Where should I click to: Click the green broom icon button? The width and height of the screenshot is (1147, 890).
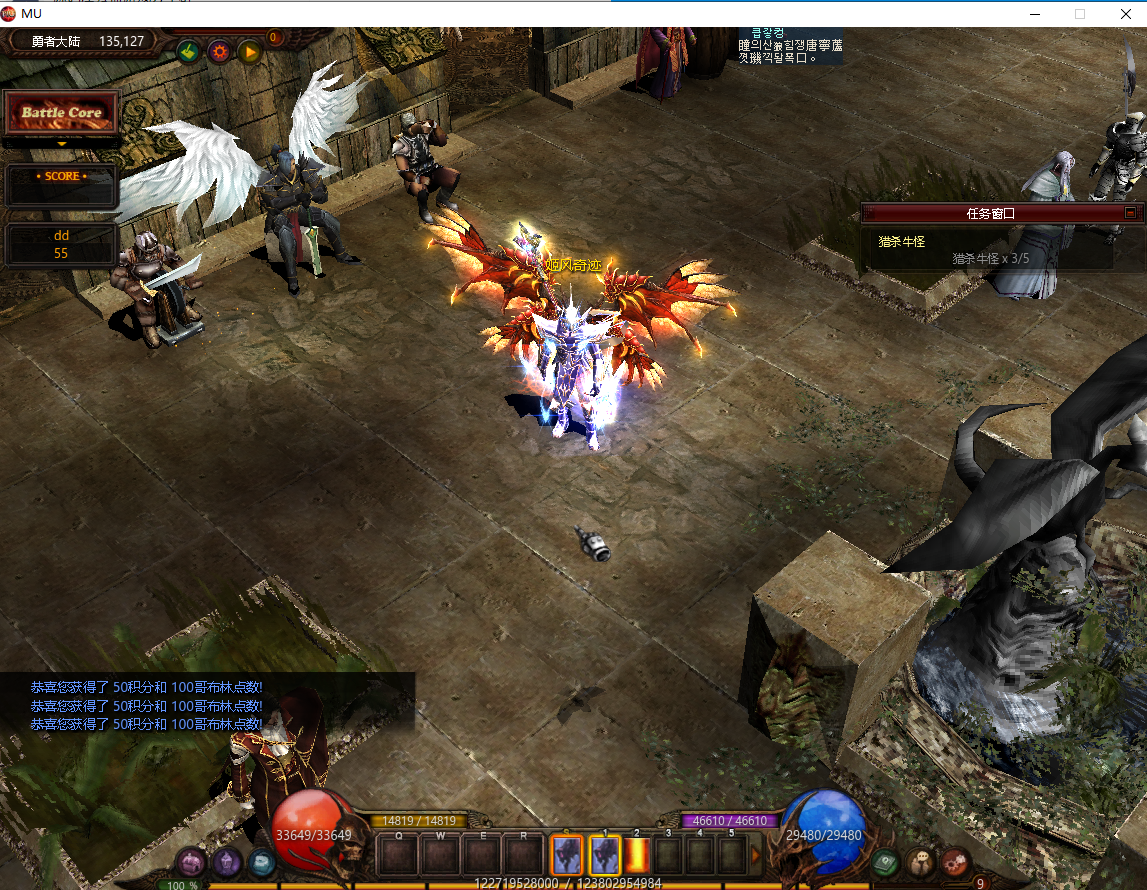pyautogui.click(x=188, y=51)
